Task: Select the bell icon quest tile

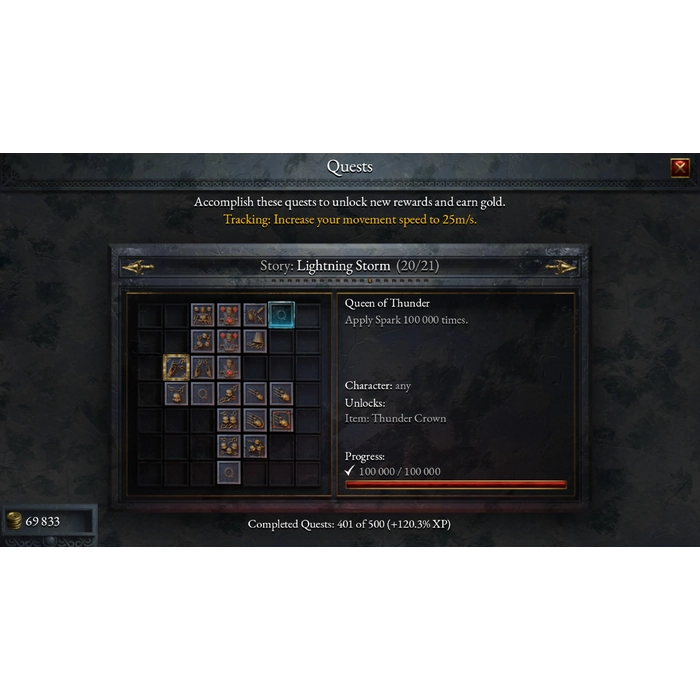Action: point(255,341)
